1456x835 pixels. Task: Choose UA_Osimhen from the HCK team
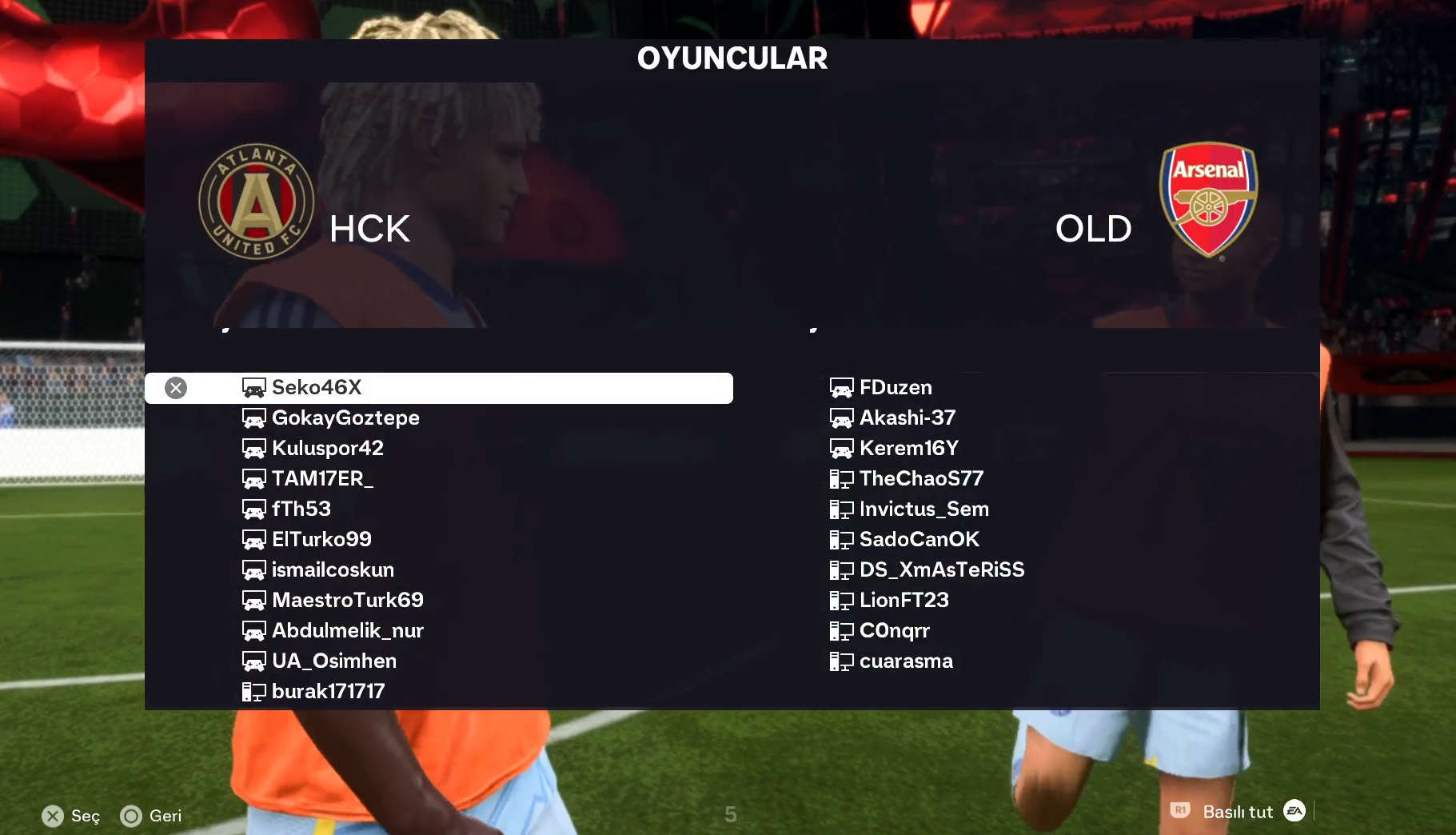pyautogui.click(x=333, y=661)
